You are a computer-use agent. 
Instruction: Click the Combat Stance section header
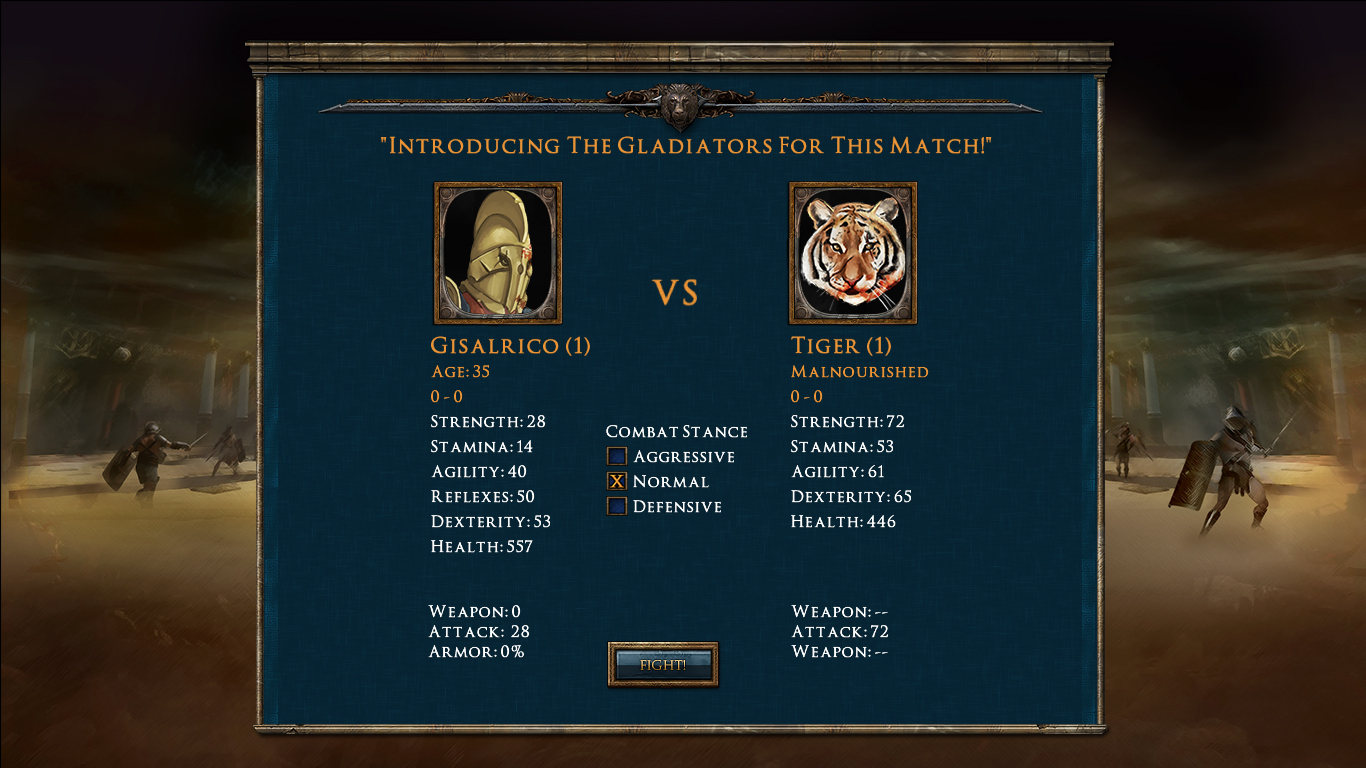click(678, 432)
